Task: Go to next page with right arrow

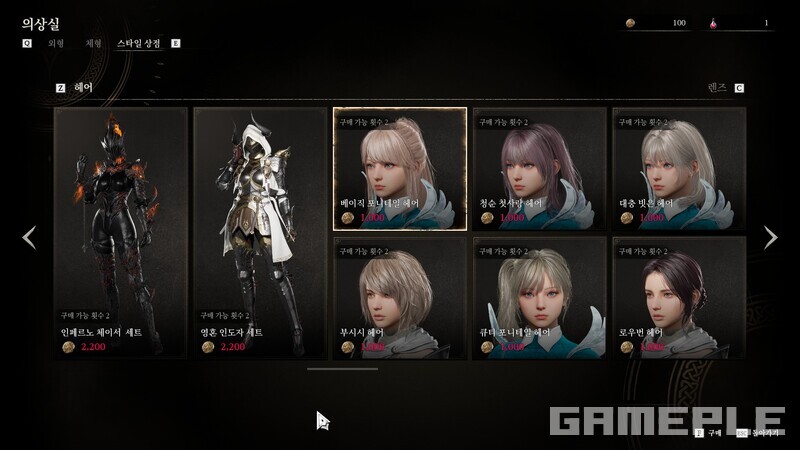Action: click(x=770, y=237)
